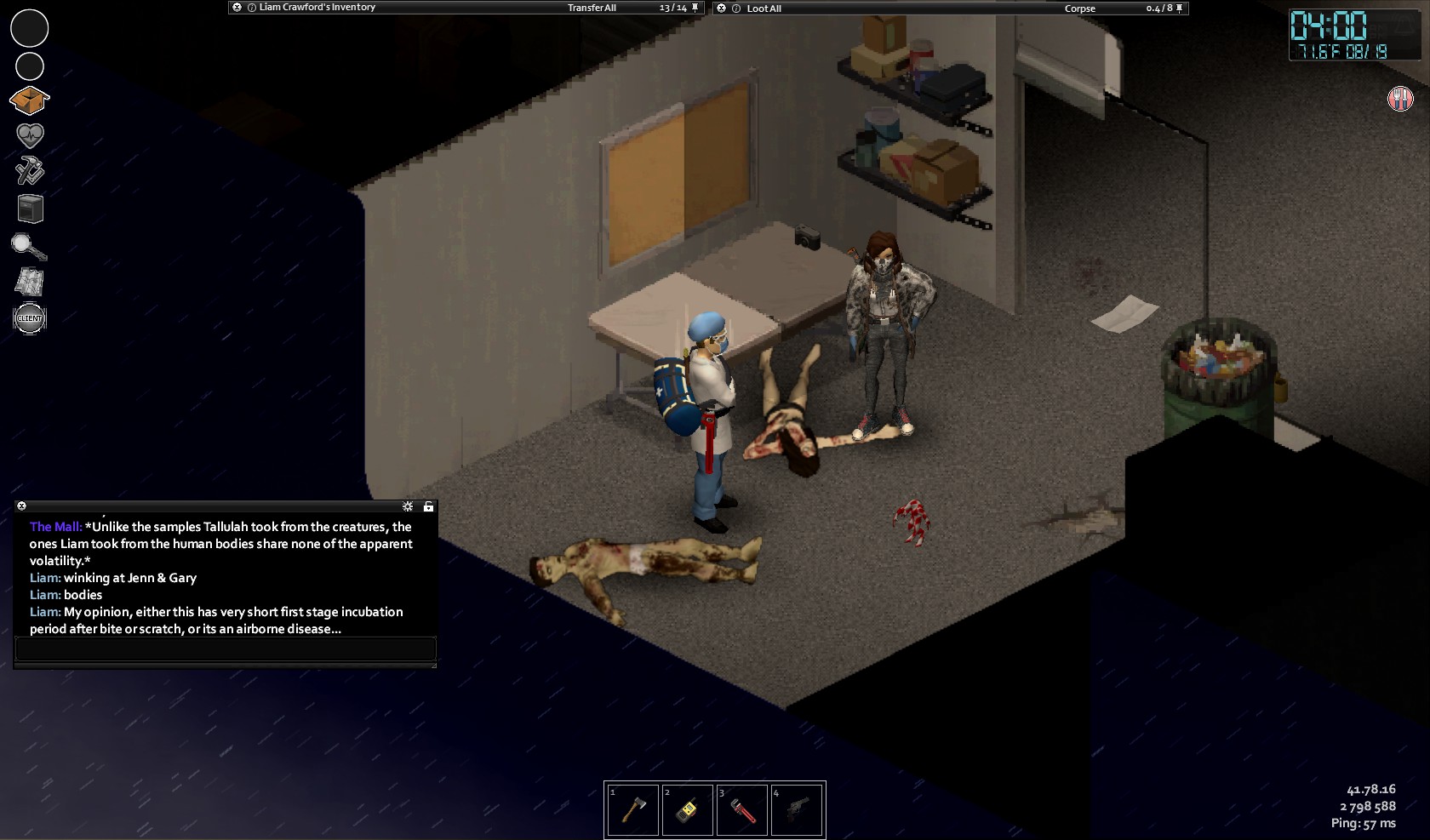
Task: Toggle the furniture moving mode icon
Action: point(30,209)
